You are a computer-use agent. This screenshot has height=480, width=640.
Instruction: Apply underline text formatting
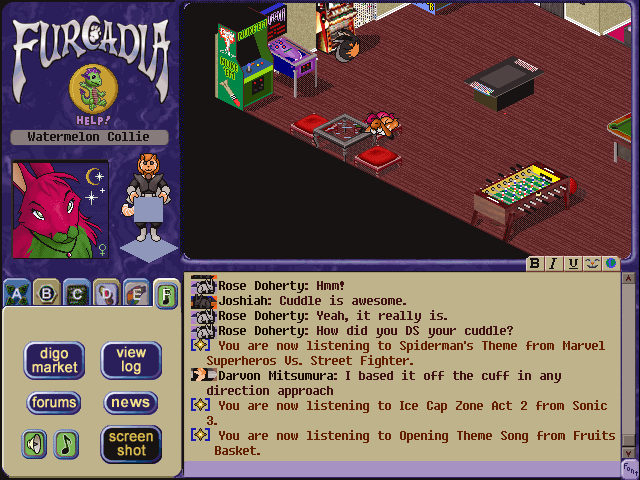coord(573,264)
